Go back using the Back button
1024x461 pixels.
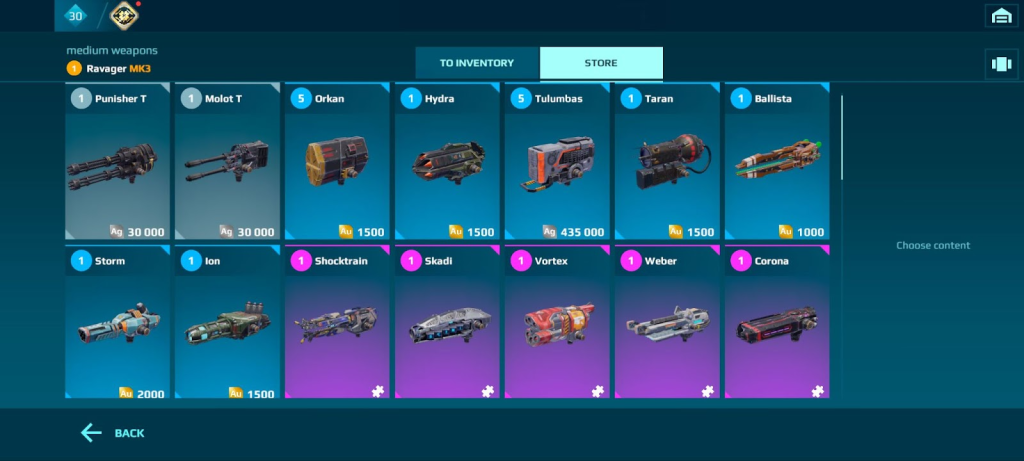113,433
